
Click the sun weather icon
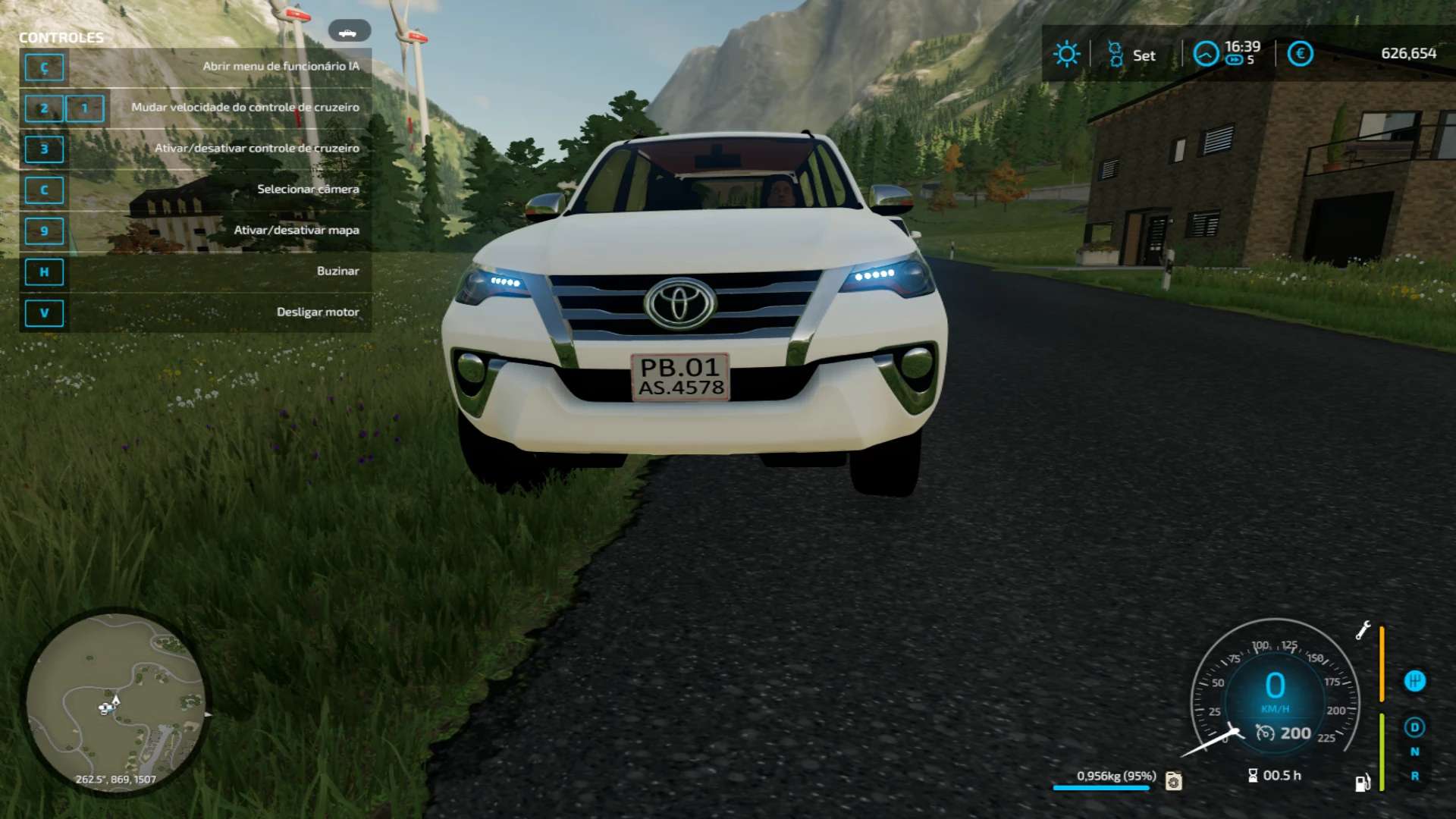(x=1066, y=54)
